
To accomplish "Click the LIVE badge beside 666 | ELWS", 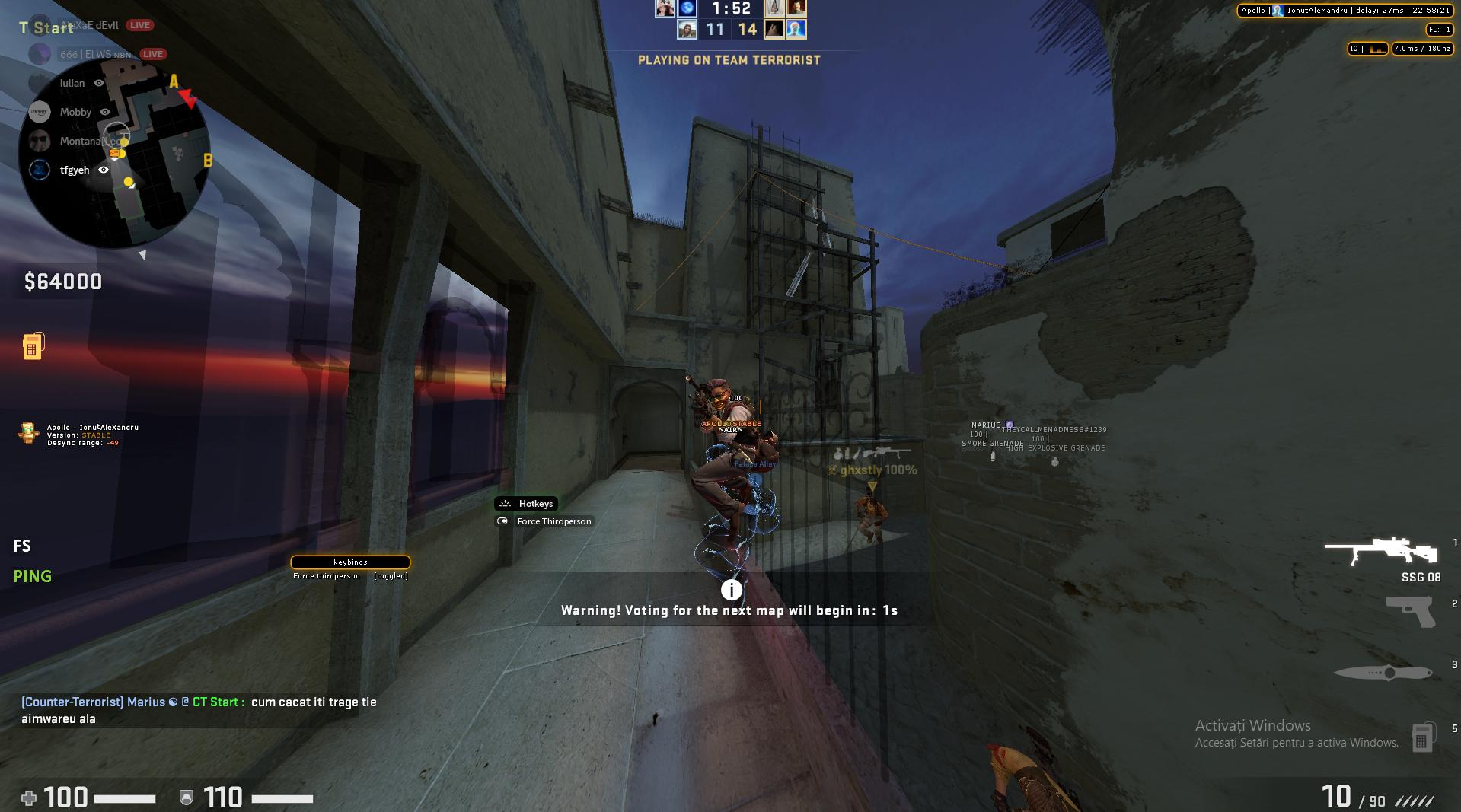I will pos(153,54).
